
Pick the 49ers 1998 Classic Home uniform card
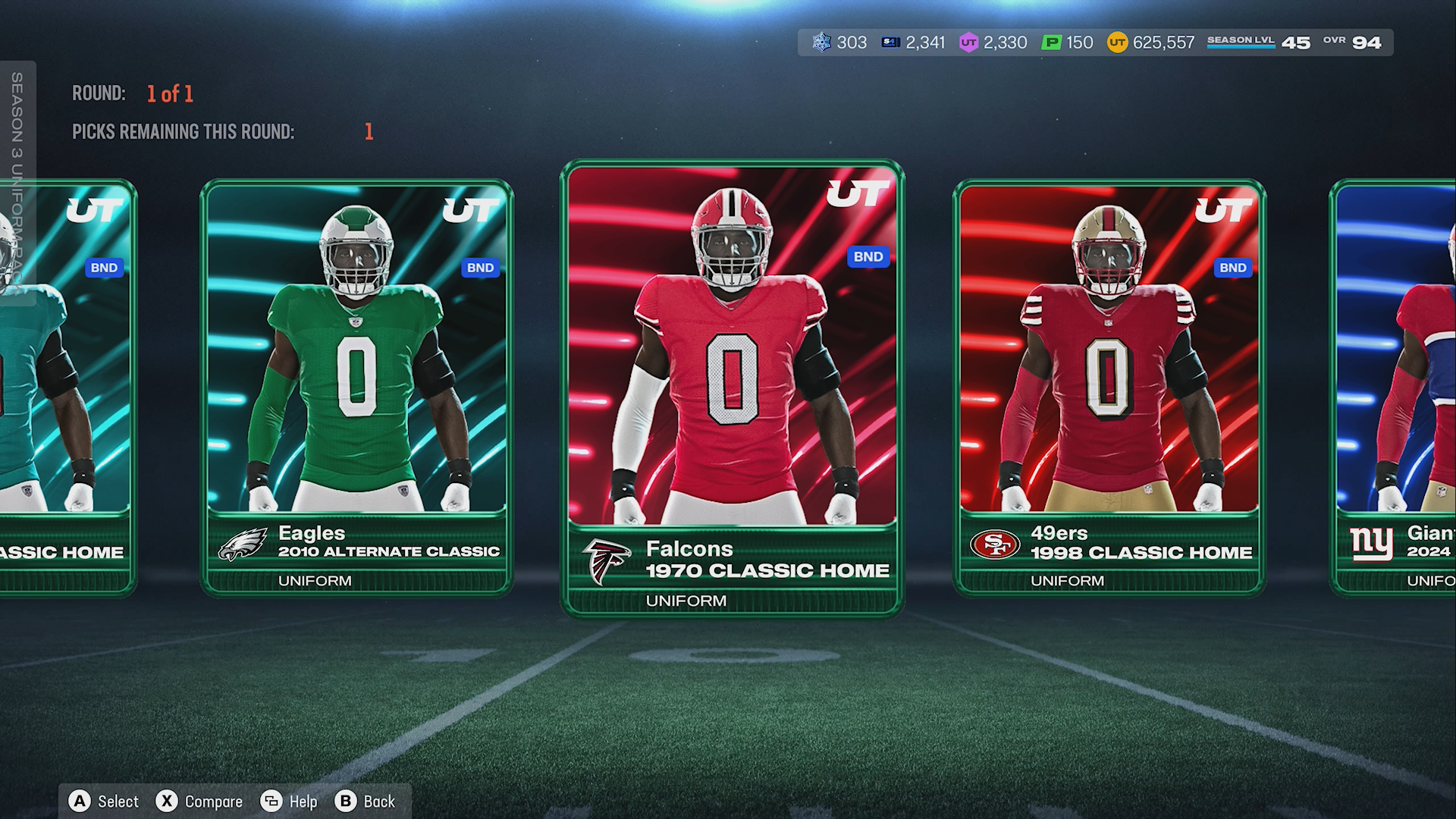coord(1109,387)
